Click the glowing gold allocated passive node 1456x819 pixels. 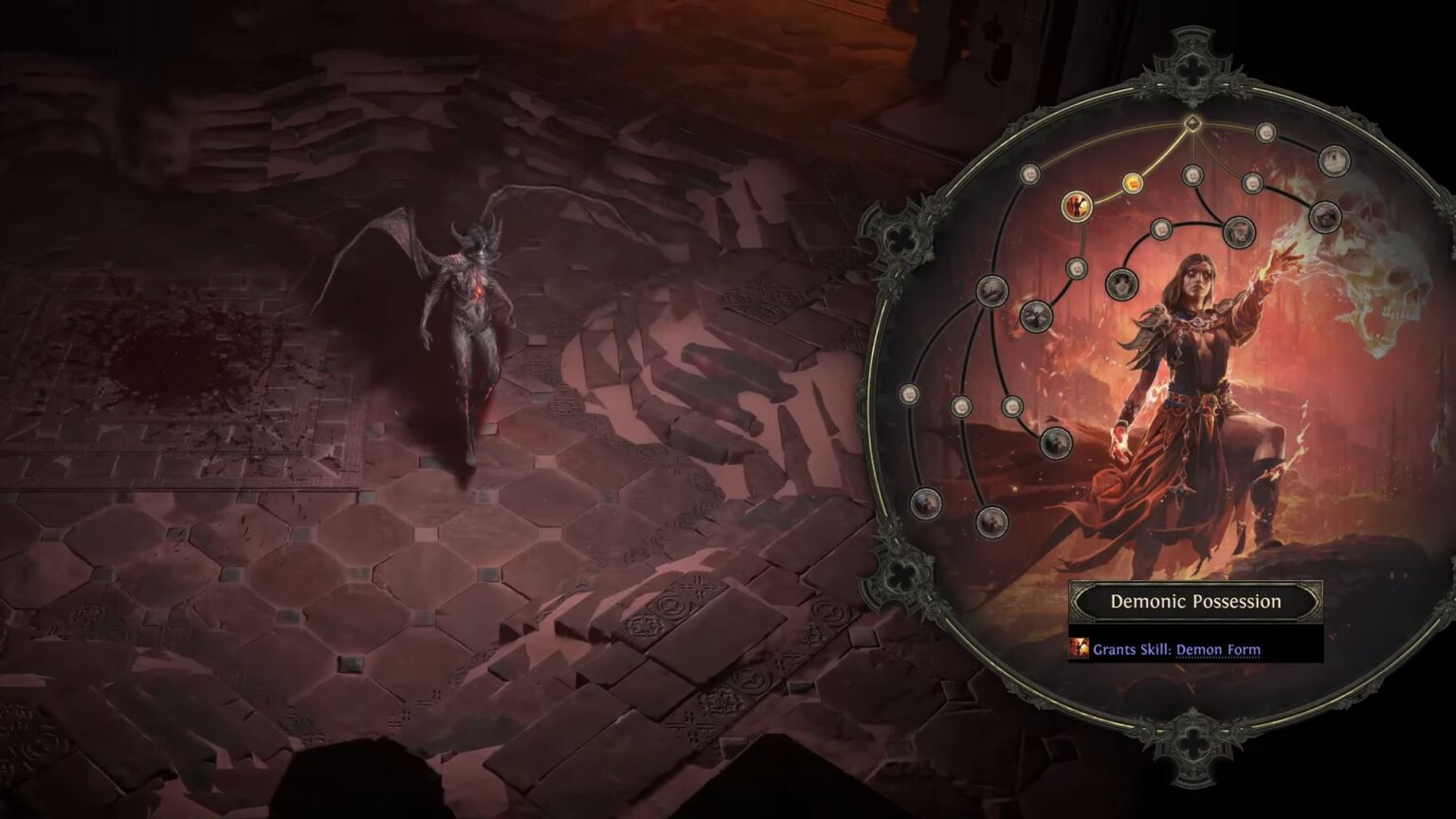(x=1132, y=182)
